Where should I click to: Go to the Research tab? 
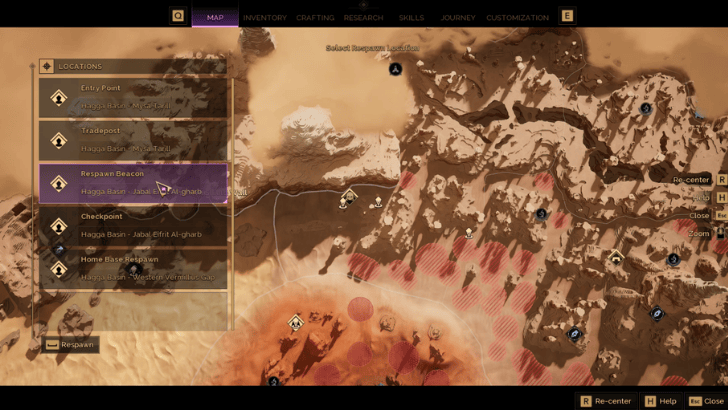click(363, 17)
